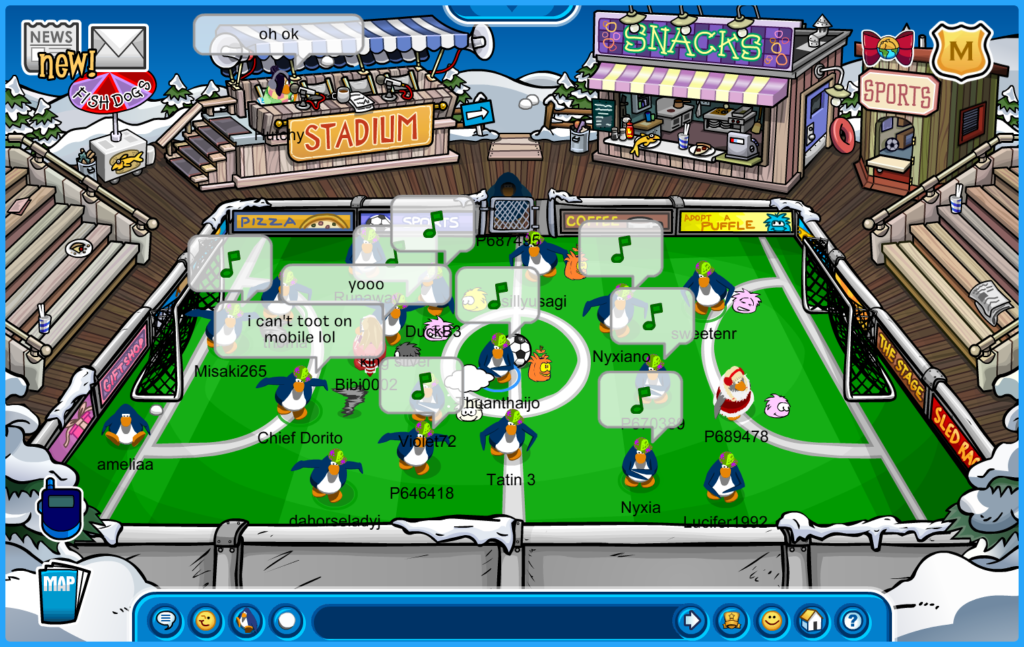The height and width of the screenshot is (647, 1024).
Task: Open the mail envelope
Action: pos(118,45)
